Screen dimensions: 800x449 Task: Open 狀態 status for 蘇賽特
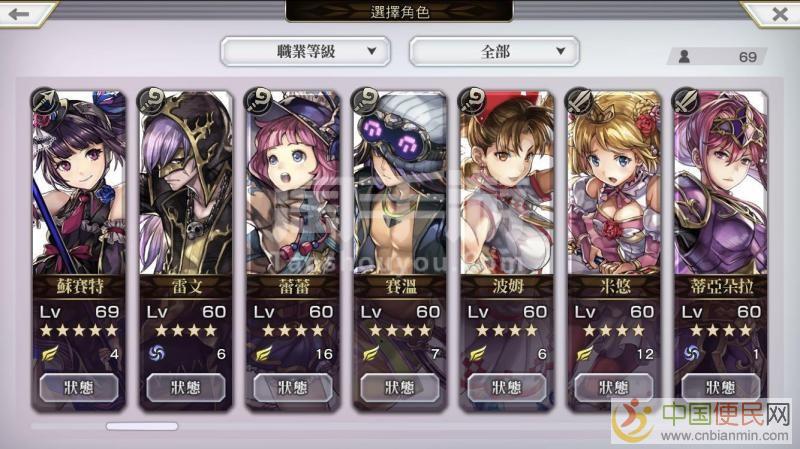tap(79, 387)
